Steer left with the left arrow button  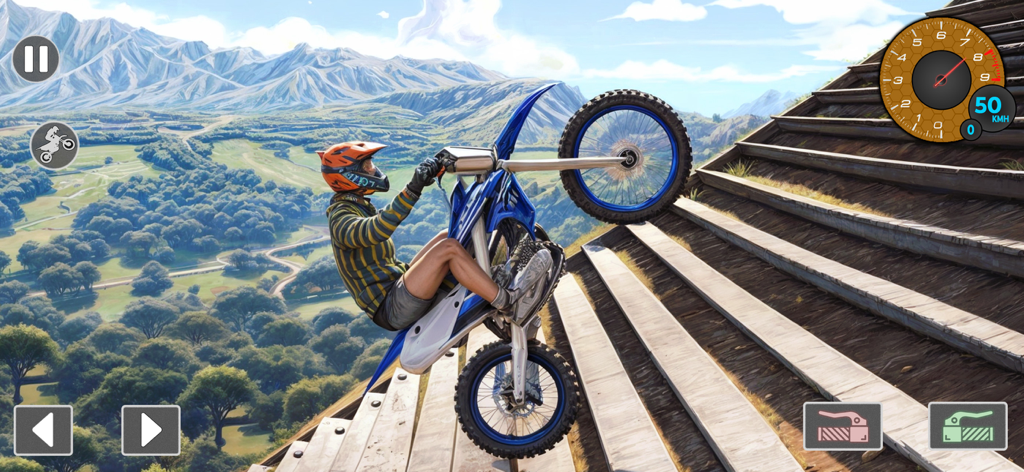pos(43,430)
